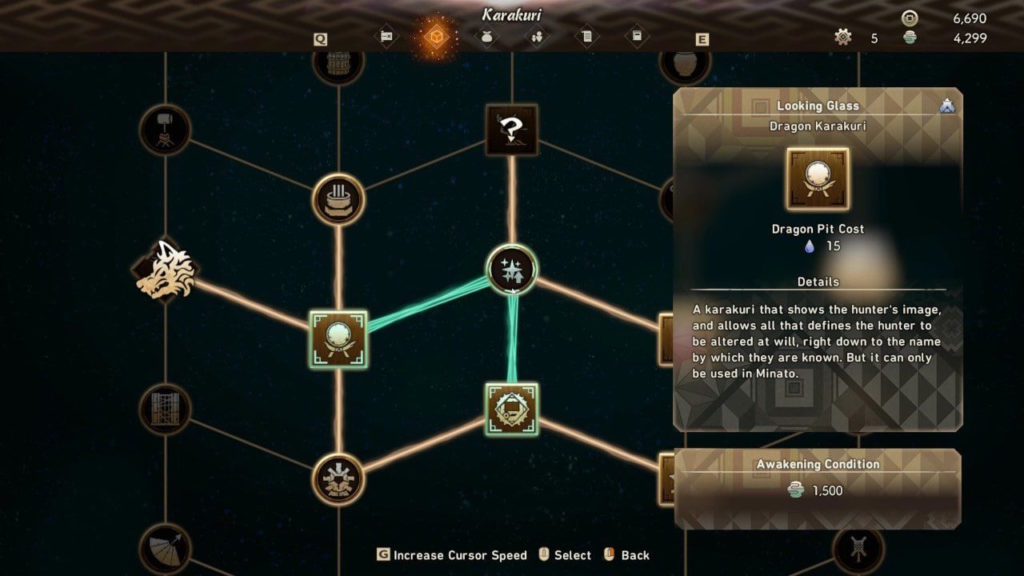Open the two-figures tab
Image resolution: width=1024 pixels, height=576 pixels.
pyautogui.click(x=537, y=37)
